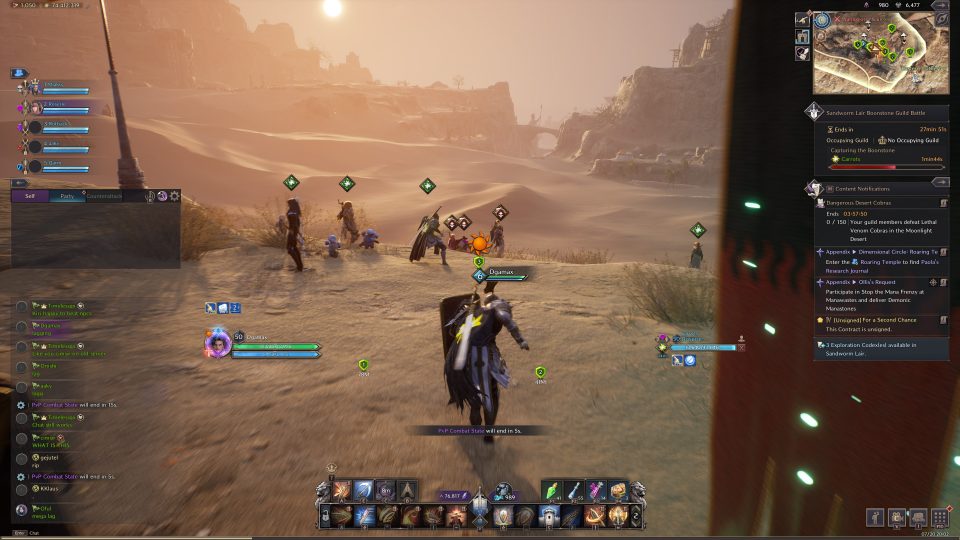The image size is (960, 540).
Task: Open the gear settings icon beside Counterattack
Action: tap(175, 197)
